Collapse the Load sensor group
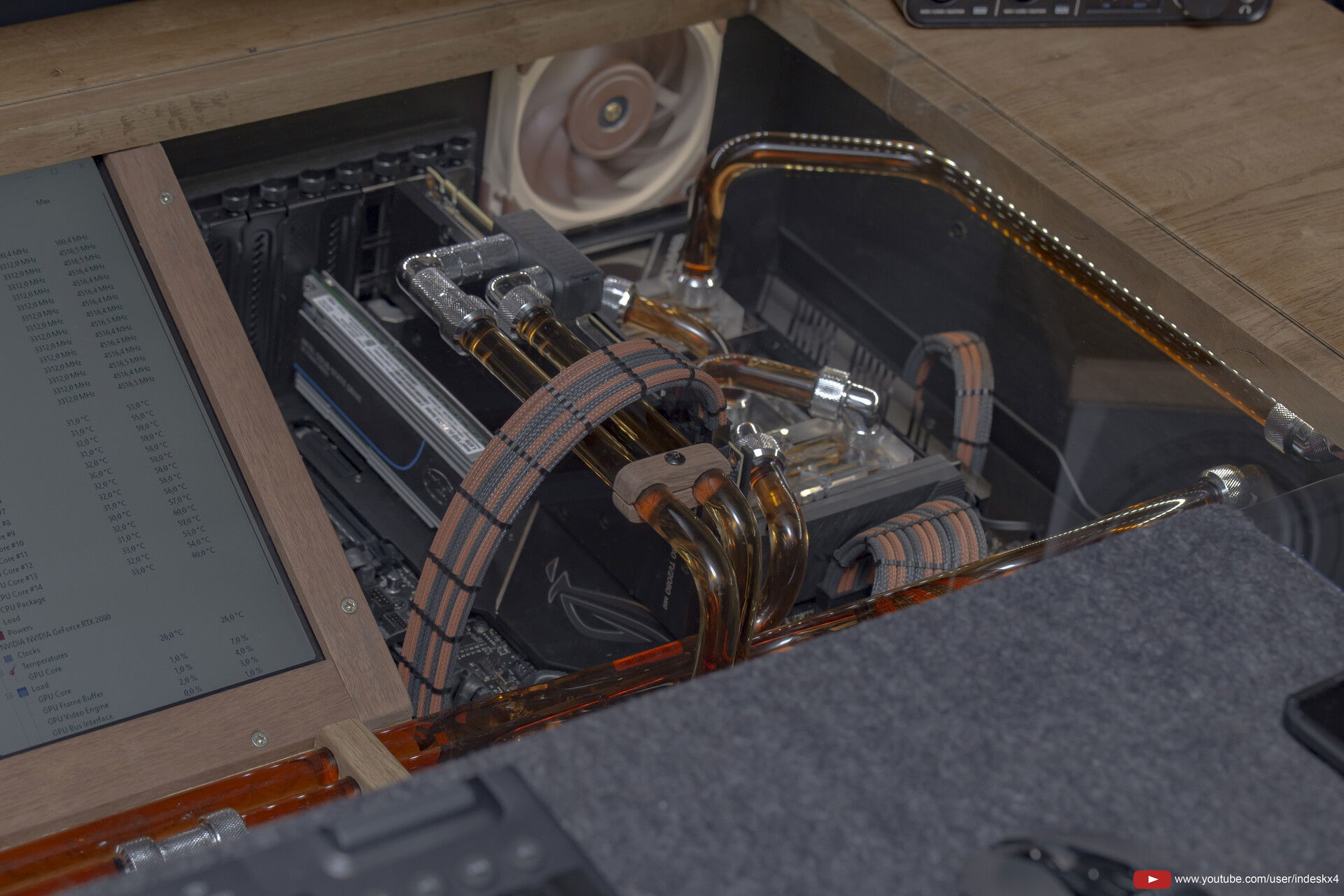Viewport: 1344px width, 896px height. tap(10, 694)
